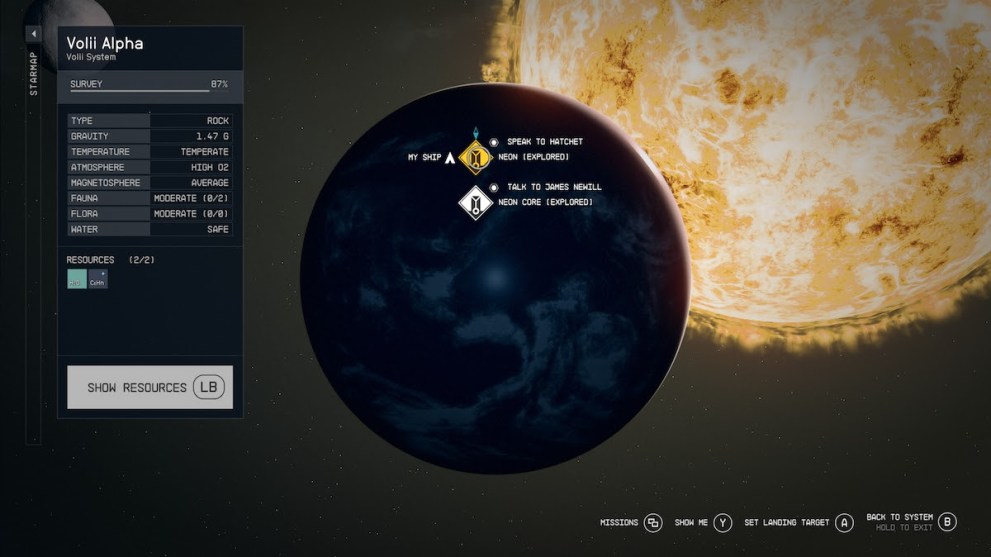Image resolution: width=991 pixels, height=557 pixels.
Task: Collapse the panel with the Starmap arrow
Action: click(33, 34)
